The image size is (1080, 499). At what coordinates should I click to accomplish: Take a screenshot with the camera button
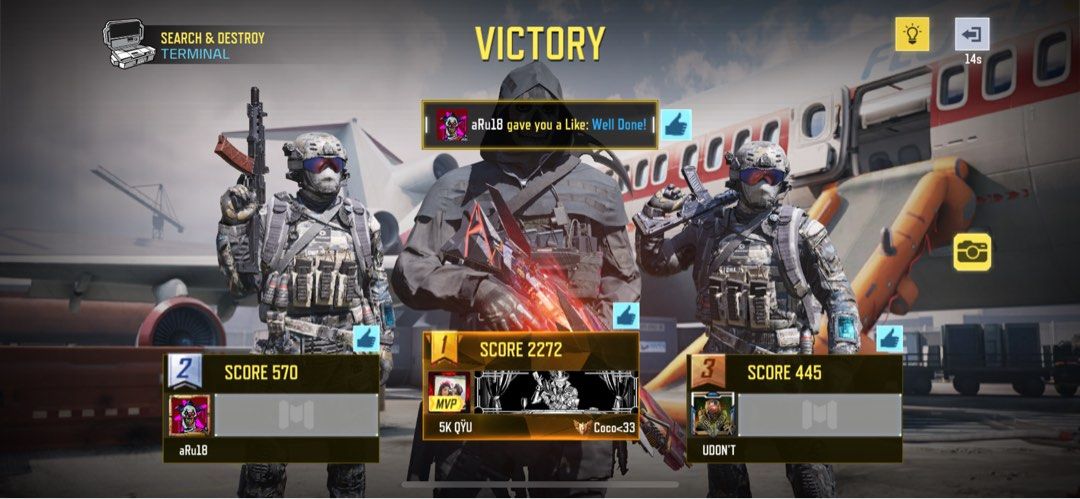tap(972, 251)
